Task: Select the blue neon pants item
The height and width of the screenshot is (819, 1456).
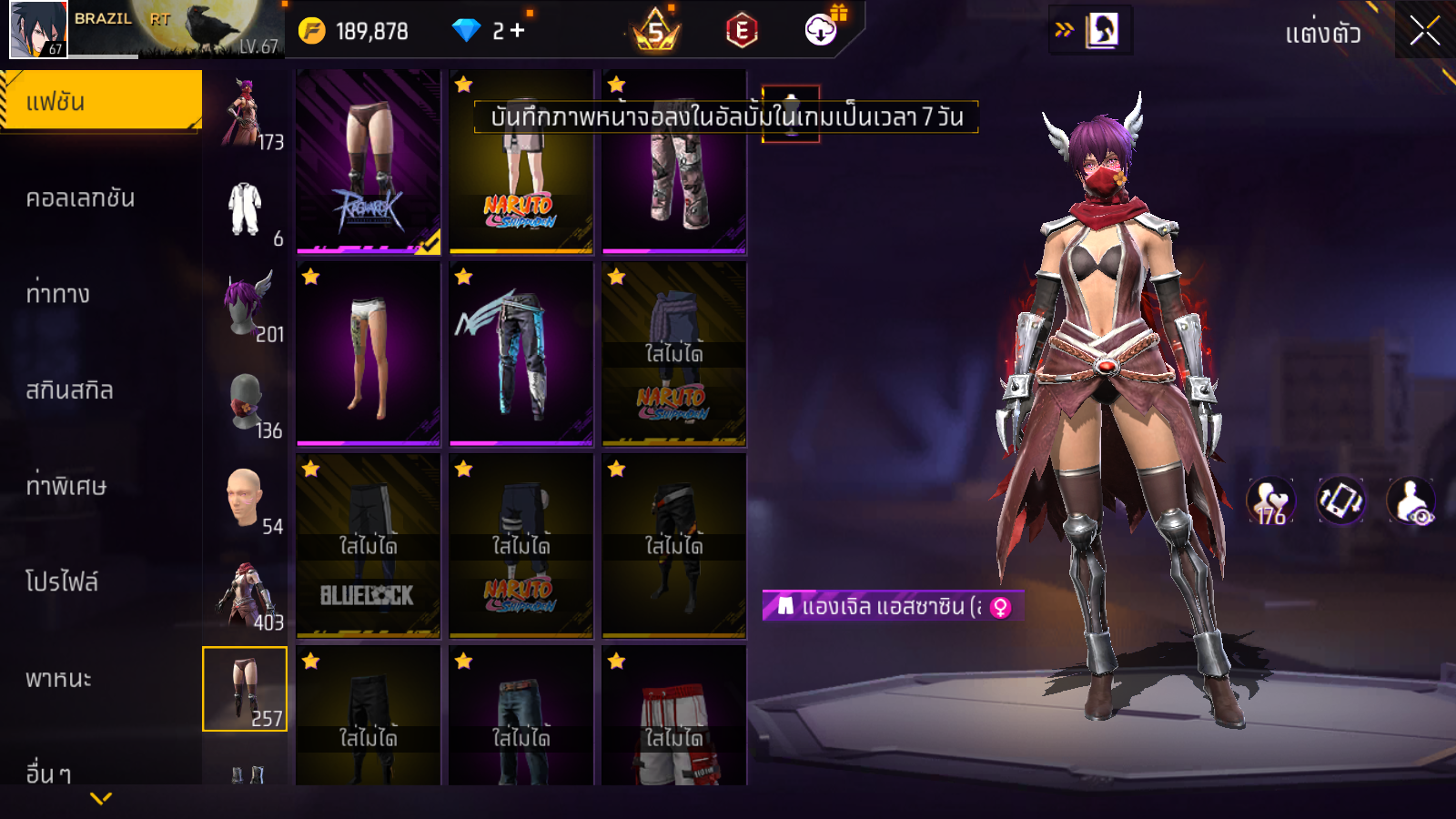Action: tap(521, 354)
